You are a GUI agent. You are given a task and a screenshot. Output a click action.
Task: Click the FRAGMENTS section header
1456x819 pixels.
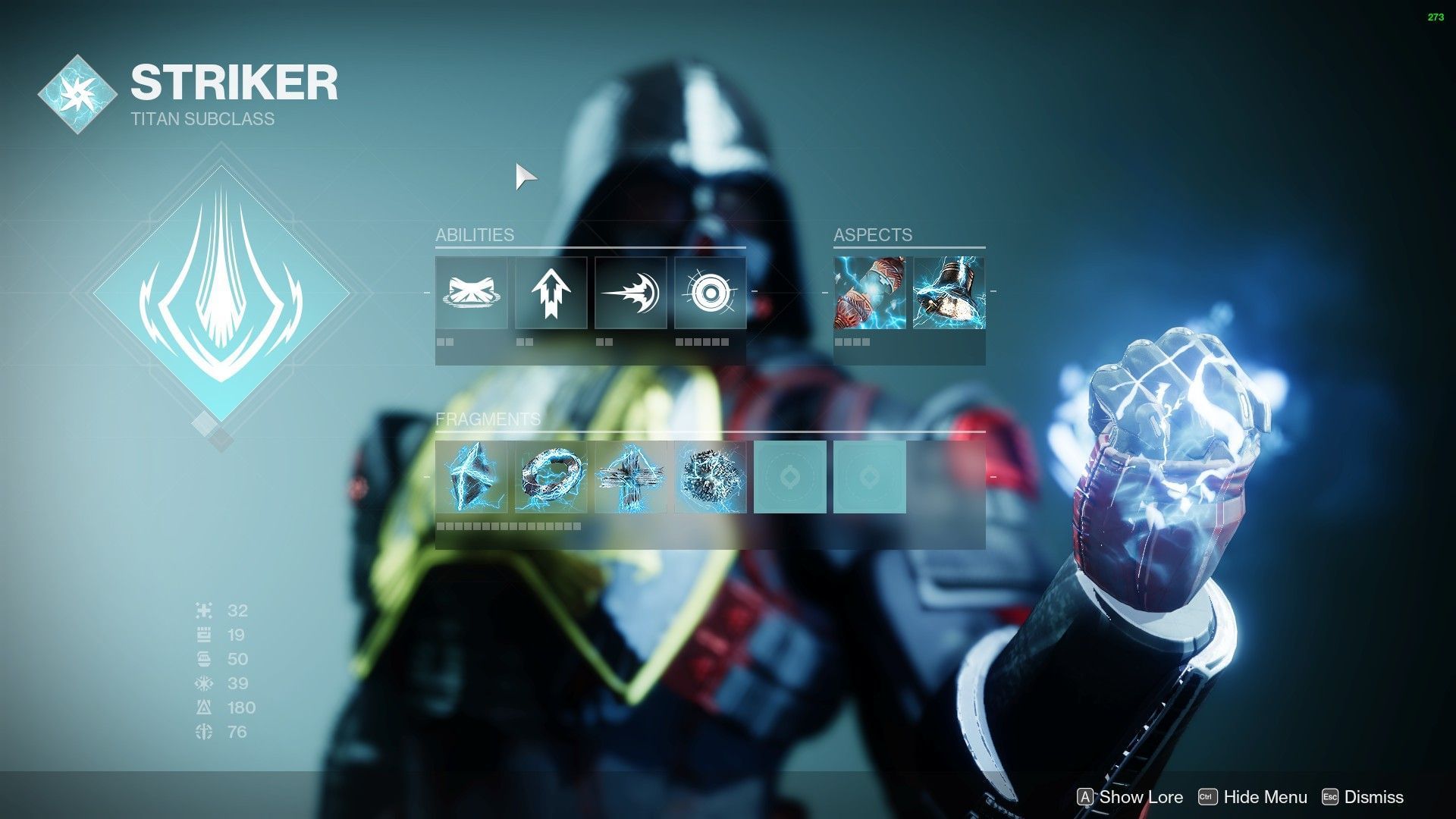(488, 418)
